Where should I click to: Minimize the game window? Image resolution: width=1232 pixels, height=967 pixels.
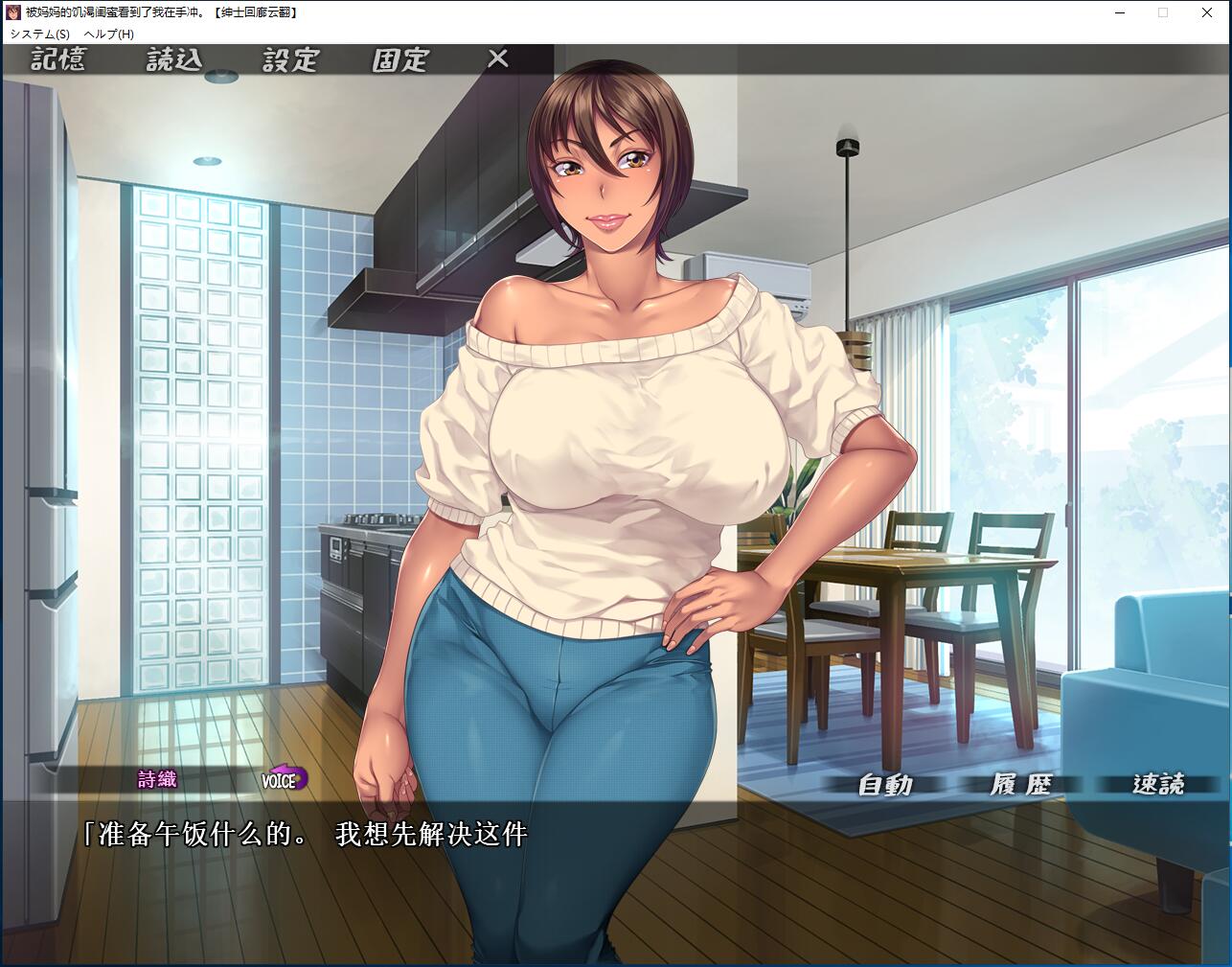[1119, 12]
